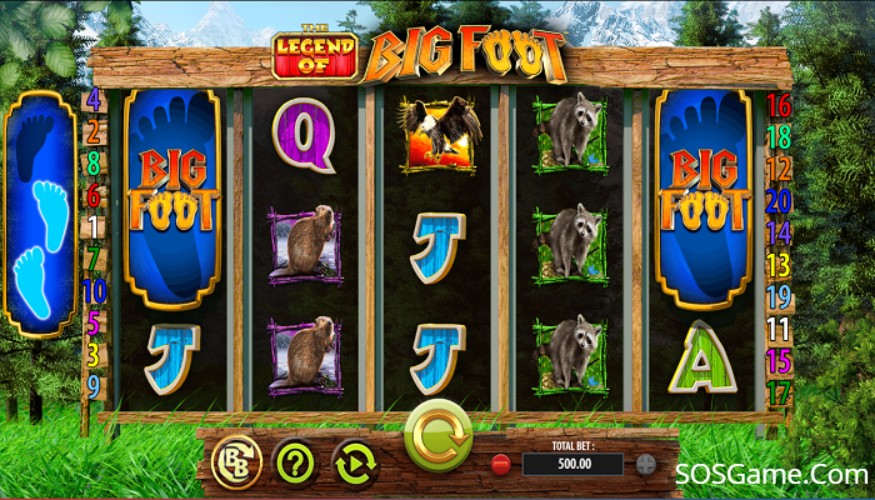Spin the reels with the green button
The image size is (875, 500).
438,435
